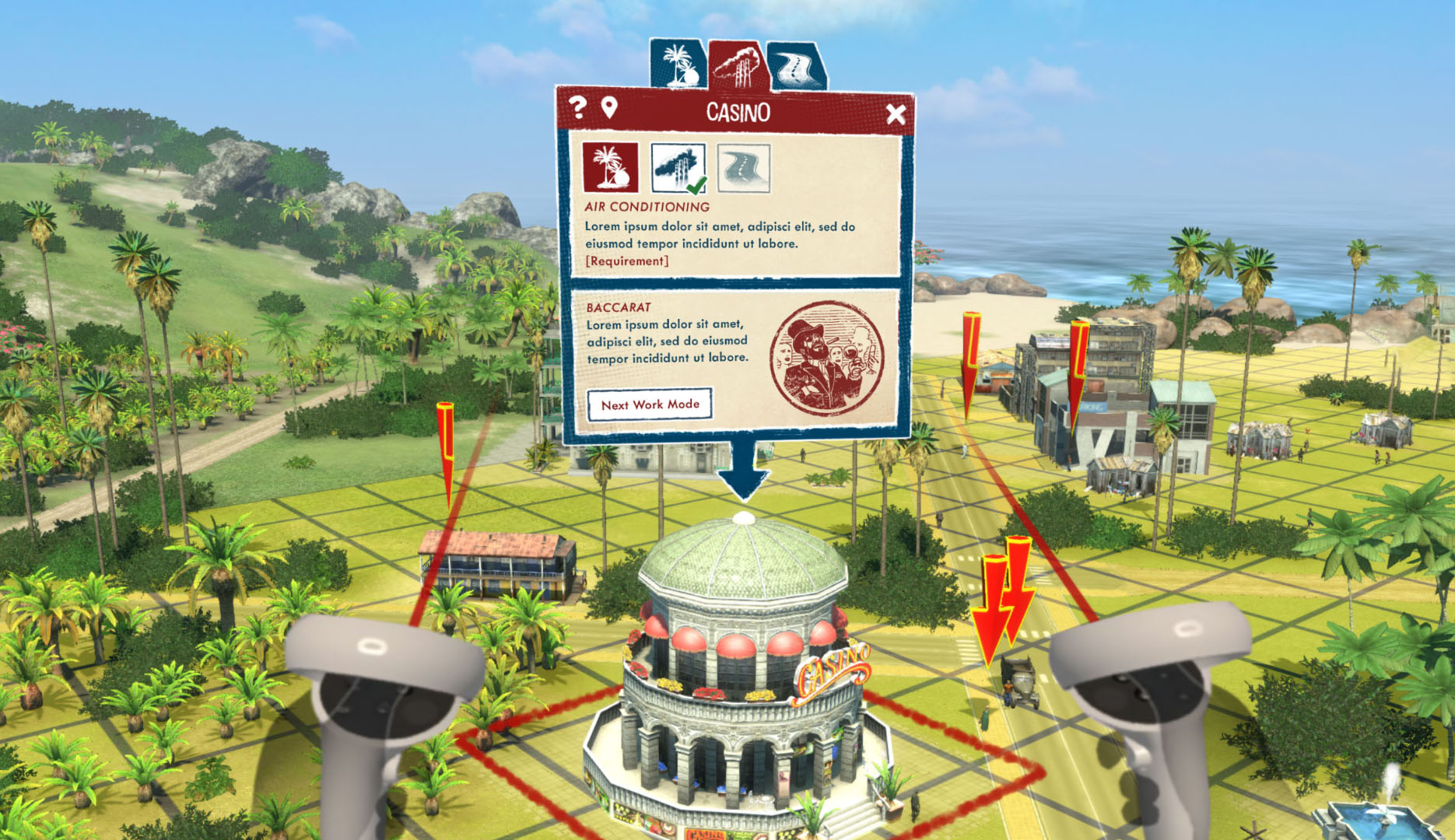Screen dimensions: 1455x840
Task: Close the Casino panel
Action: 896,114
